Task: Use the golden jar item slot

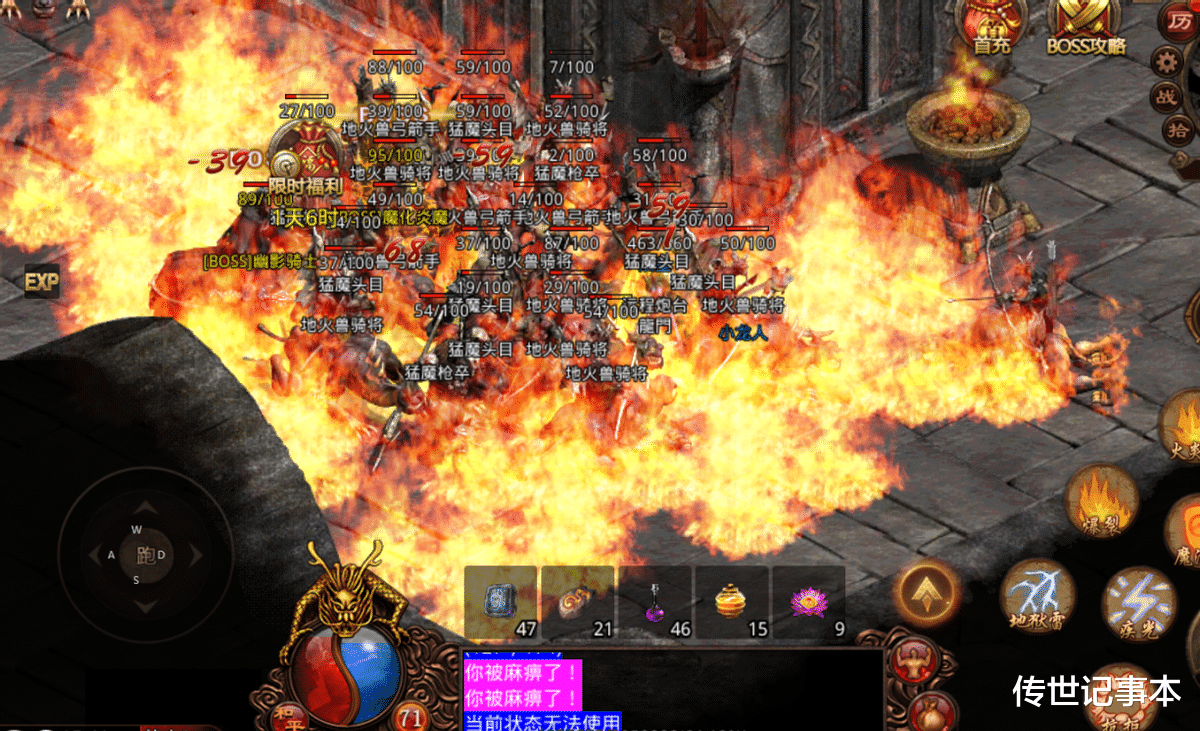Action: click(731, 602)
